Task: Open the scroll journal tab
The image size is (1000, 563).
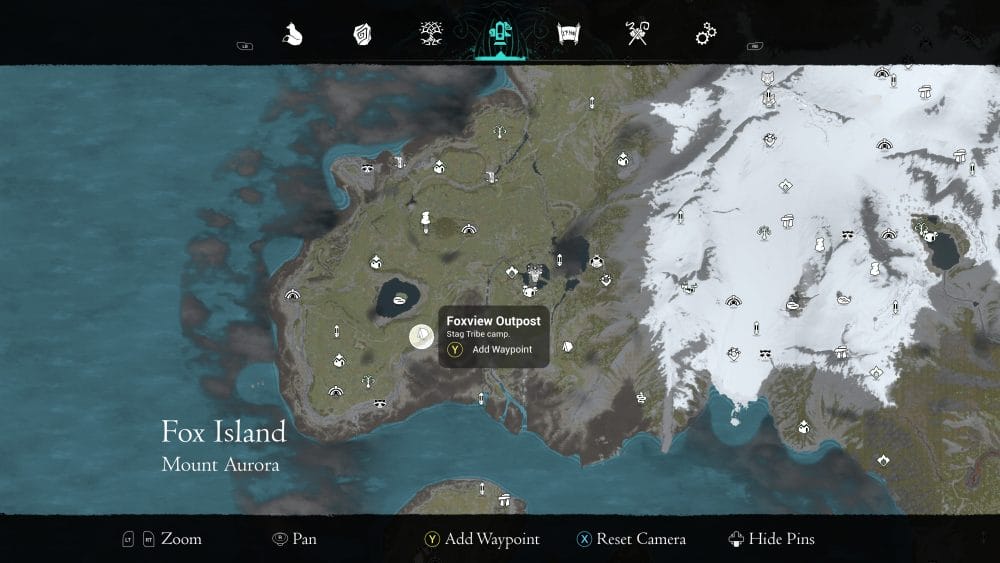Action: pyautogui.click(x=569, y=35)
